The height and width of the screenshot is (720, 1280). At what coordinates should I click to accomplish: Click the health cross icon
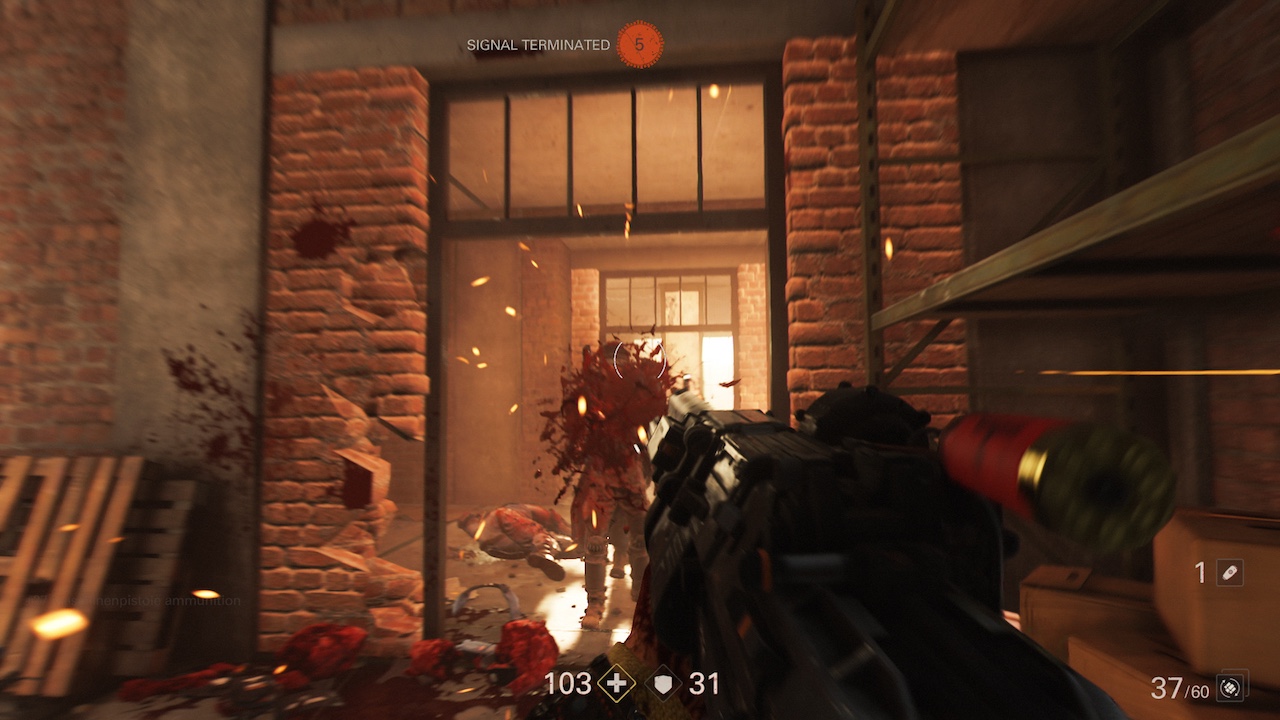pyautogui.click(x=617, y=684)
